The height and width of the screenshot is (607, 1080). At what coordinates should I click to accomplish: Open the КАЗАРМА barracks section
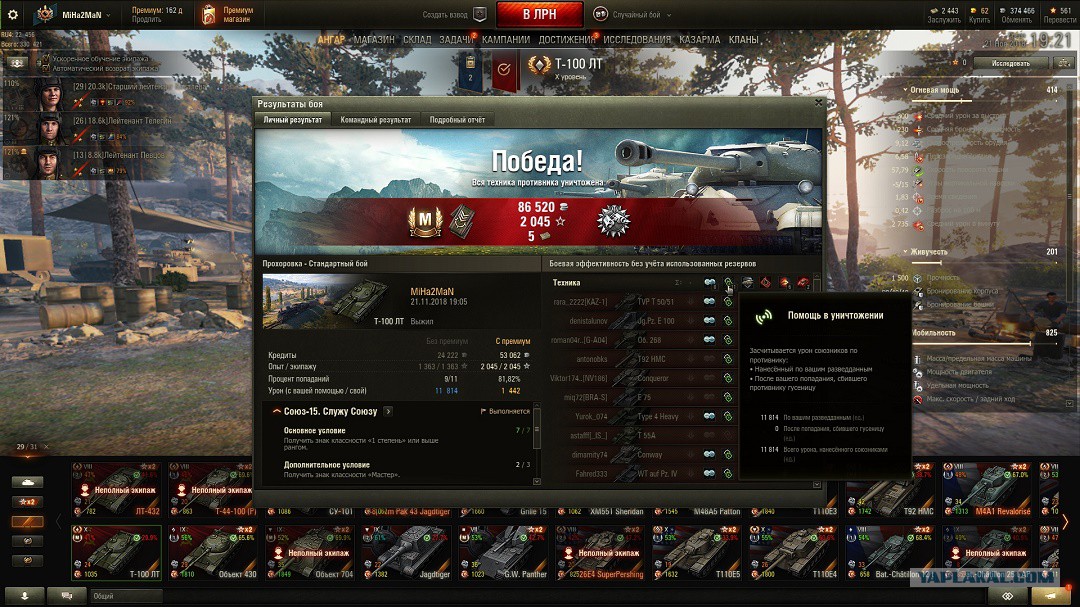(699, 40)
